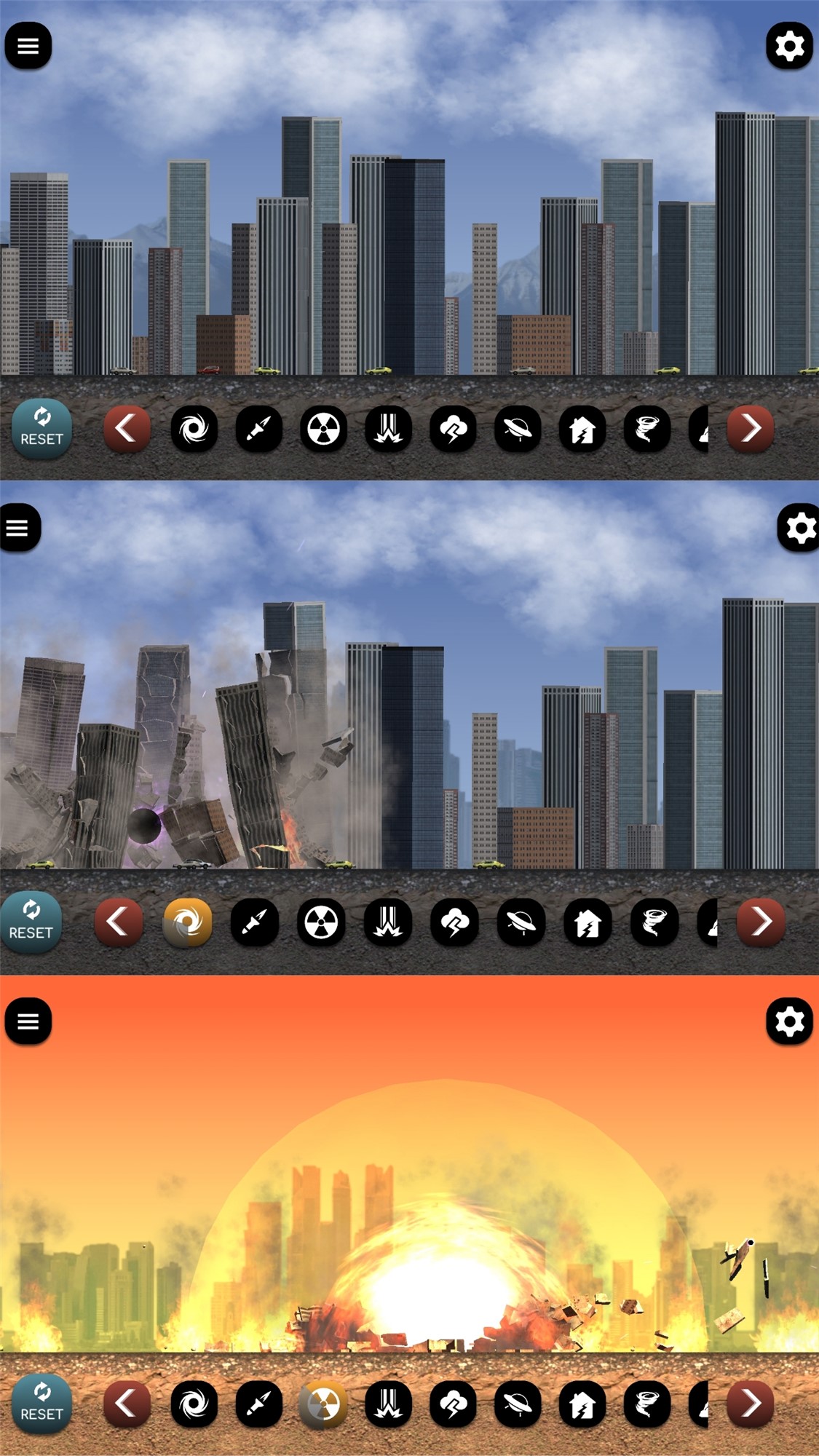This screenshot has width=819, height=1456.
Task: Click RESET in the nuclear explosion scene
Action: 41,1404
